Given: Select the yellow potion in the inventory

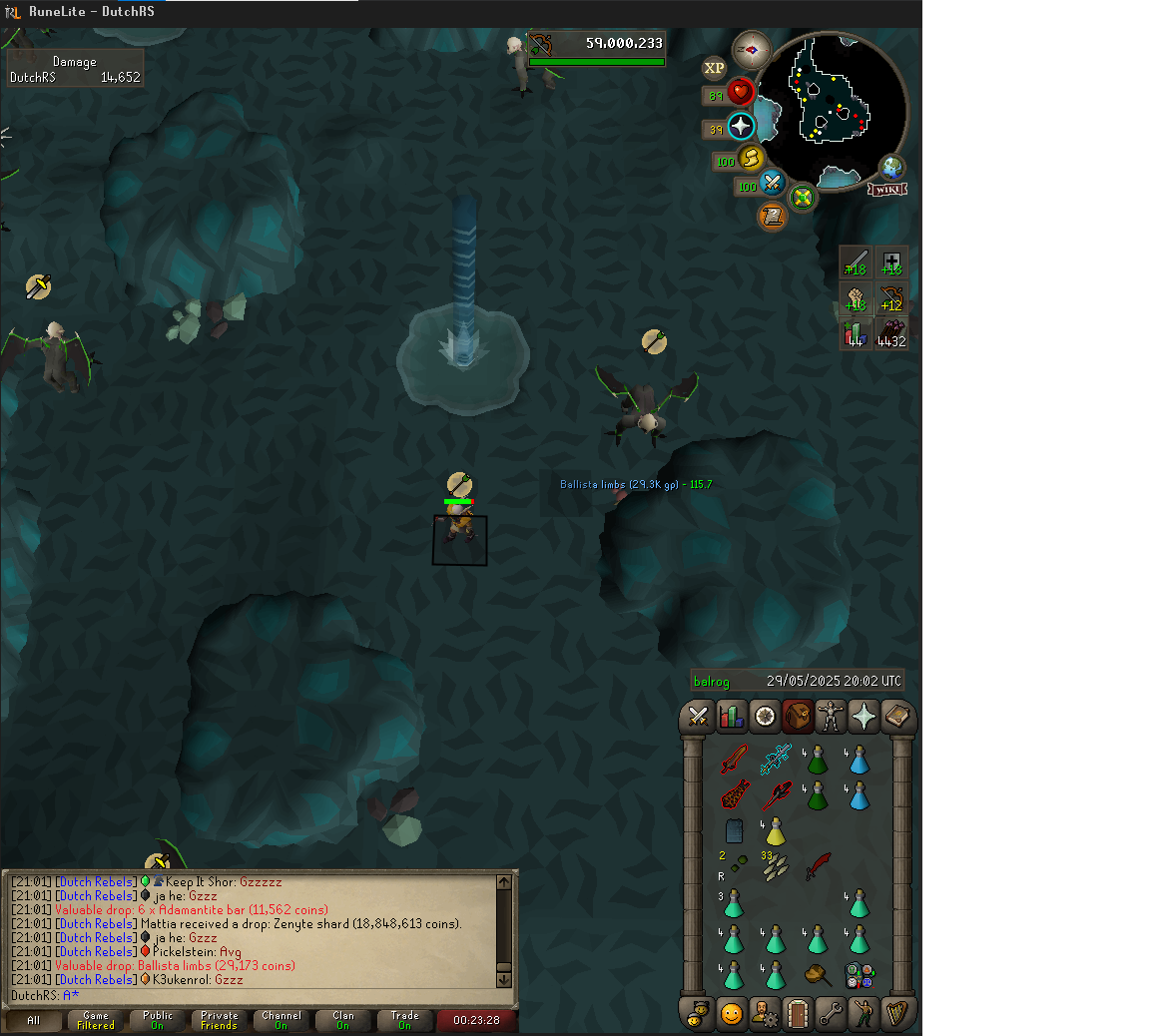Looking at the screenshot, I should 775,831.
